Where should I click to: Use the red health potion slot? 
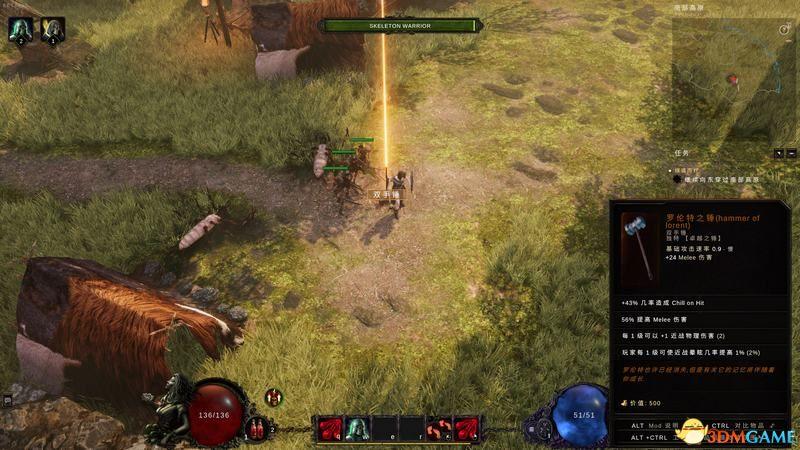pyautogui.click(x=256, y=428)
